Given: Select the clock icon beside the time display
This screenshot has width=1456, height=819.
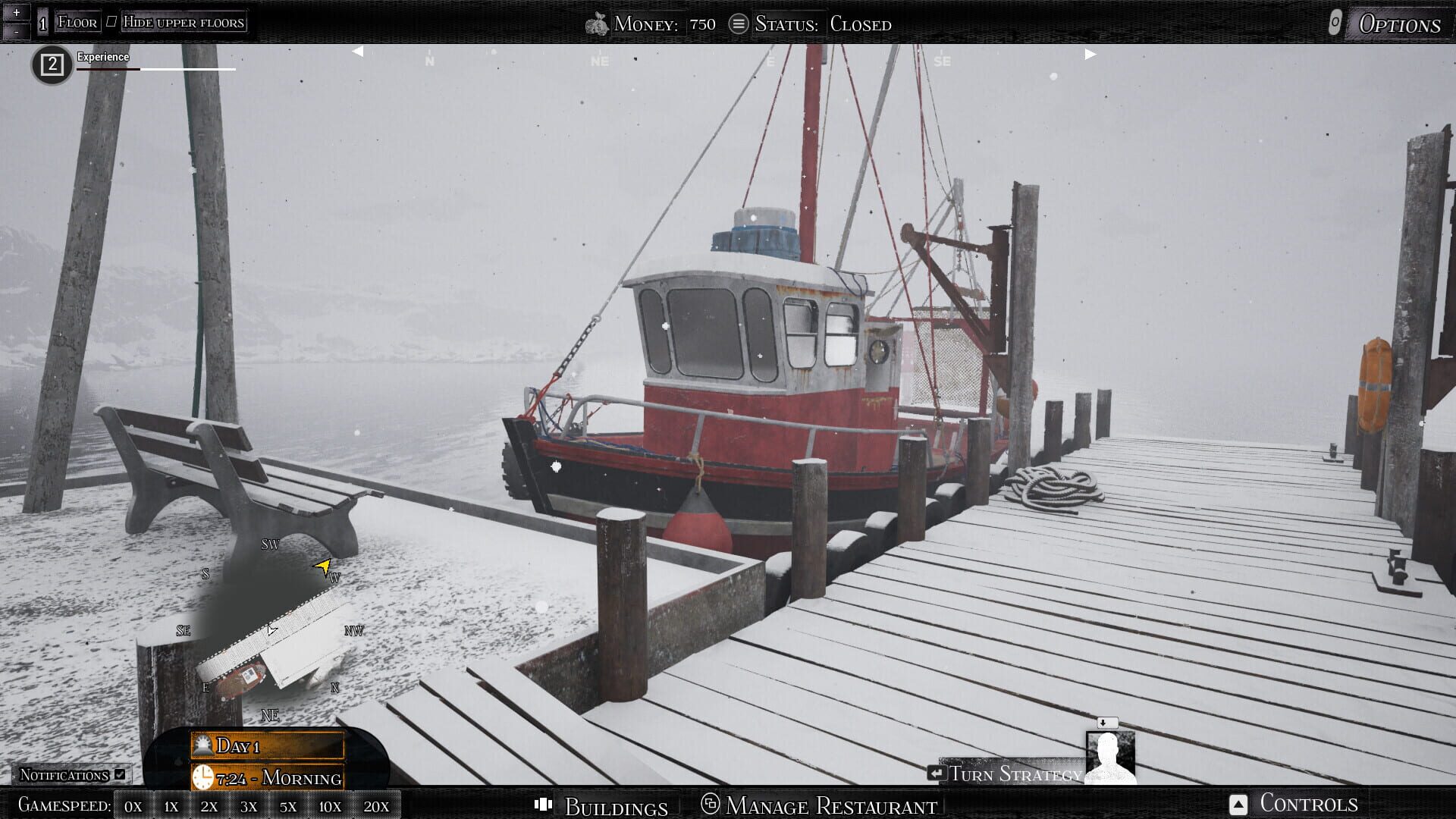Looking at the screenshot, I should [x=203, y=777].
